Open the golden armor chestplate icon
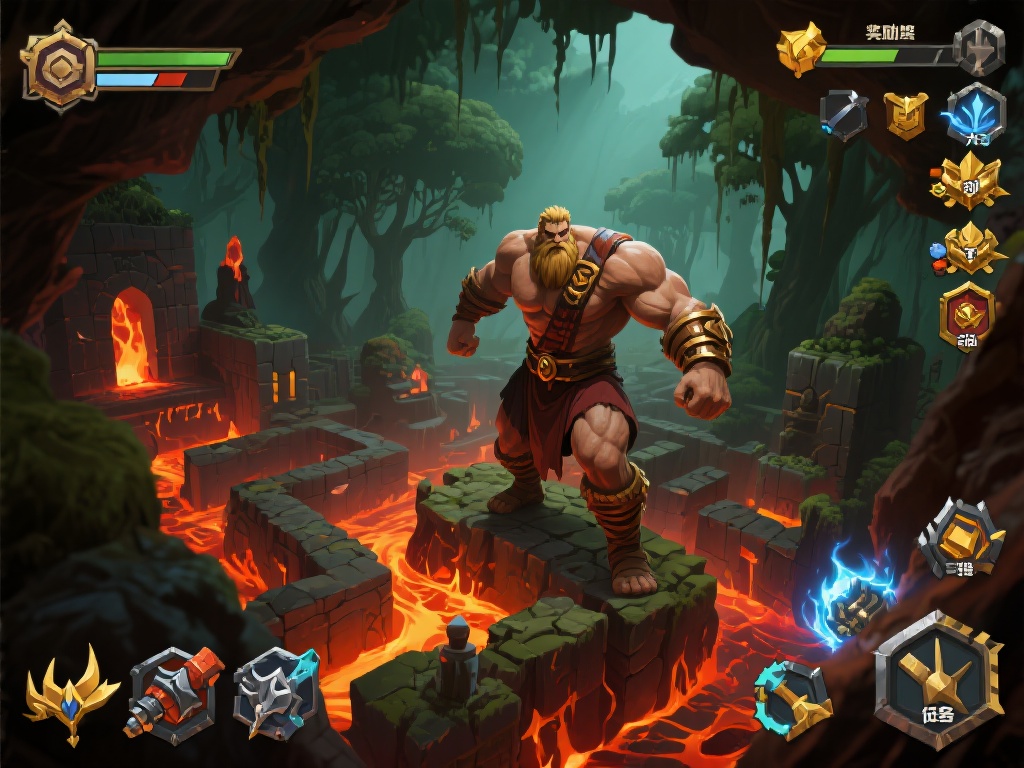Image resolution: width=1024 pixels, height=768 pixels. [x=906, y=114]
